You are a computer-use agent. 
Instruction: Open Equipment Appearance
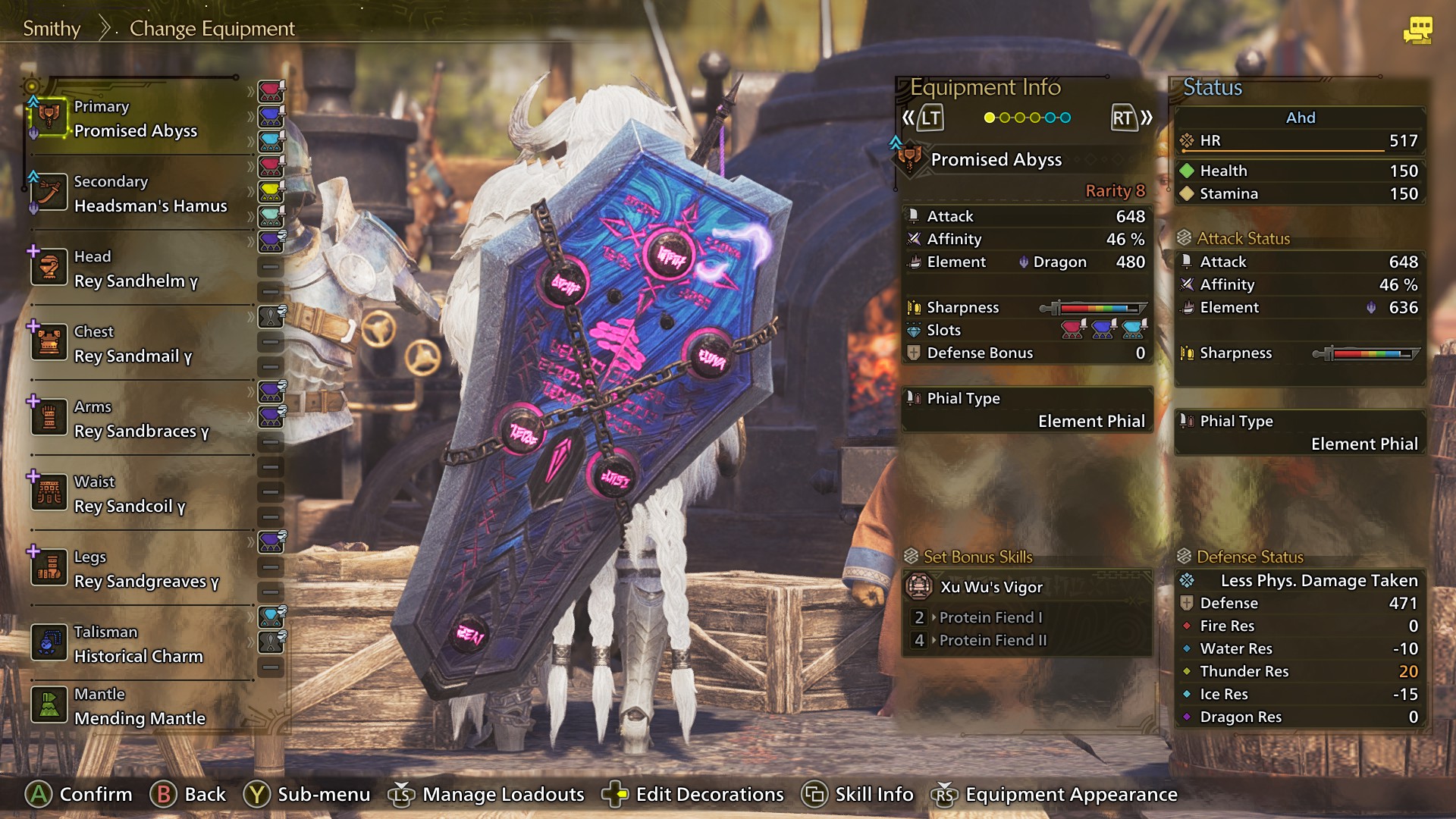click(1056, 794)
